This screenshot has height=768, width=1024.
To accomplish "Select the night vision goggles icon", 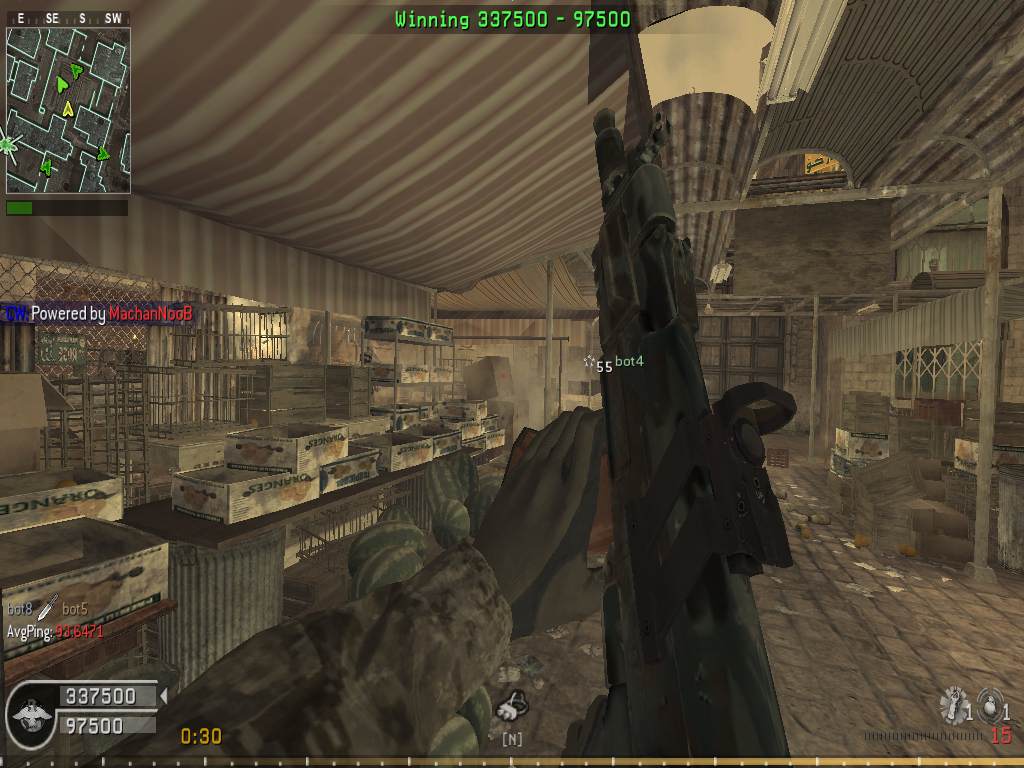I will point(511,708).
